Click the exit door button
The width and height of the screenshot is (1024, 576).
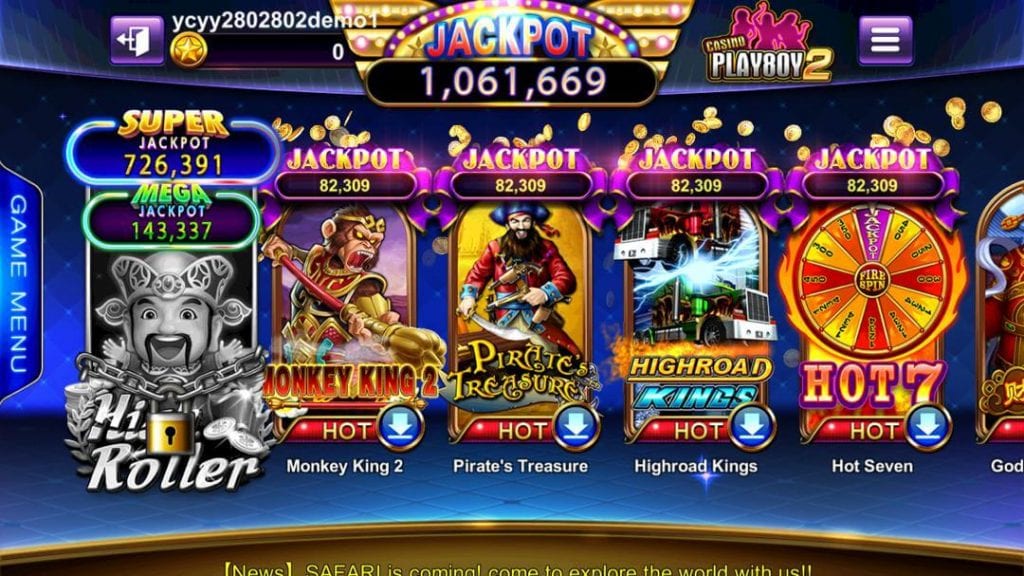tap(137, 40)
